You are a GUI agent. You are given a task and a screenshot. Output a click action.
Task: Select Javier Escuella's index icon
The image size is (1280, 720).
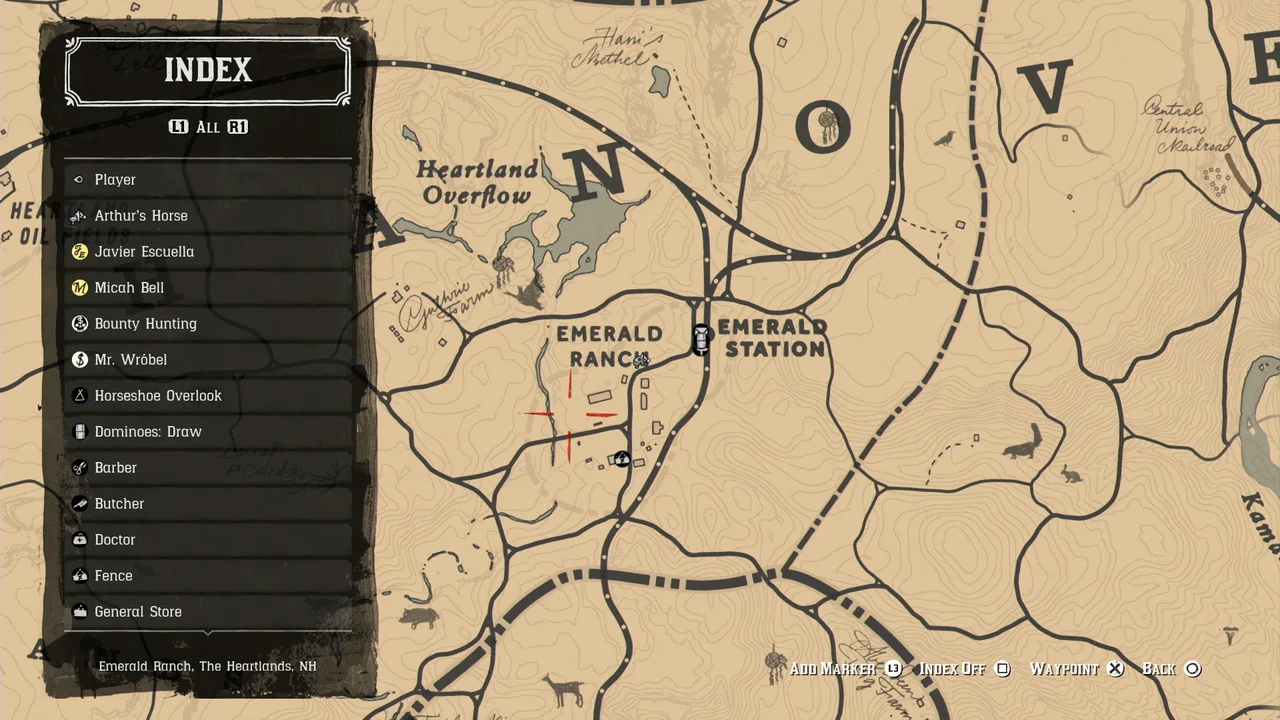pos(79,251)
